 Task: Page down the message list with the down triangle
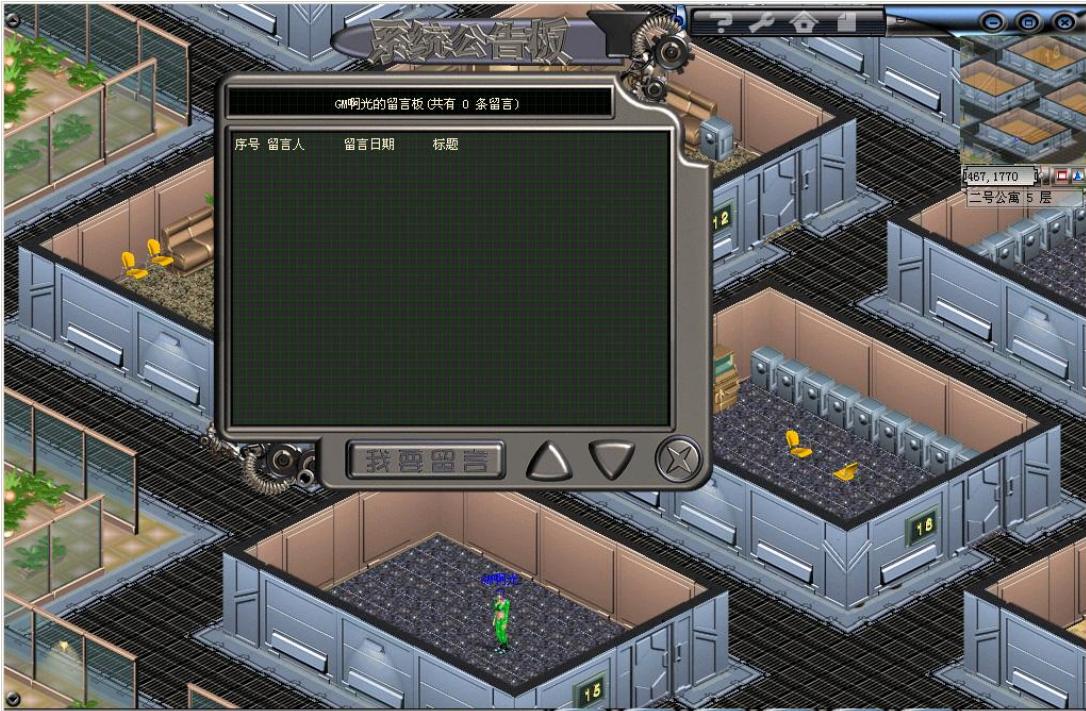point(612,460)
